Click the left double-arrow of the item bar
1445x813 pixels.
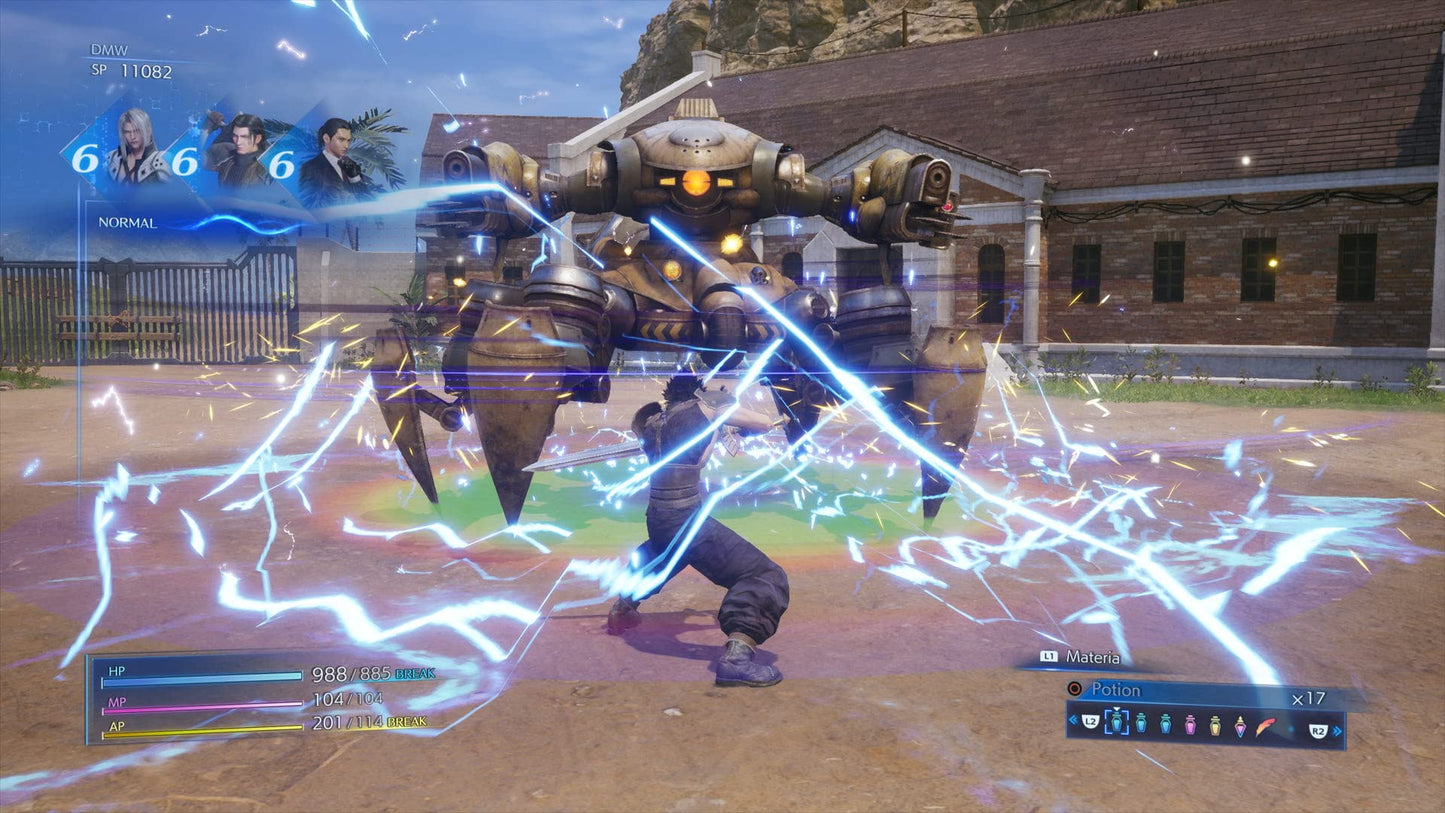coord(1073,720)
